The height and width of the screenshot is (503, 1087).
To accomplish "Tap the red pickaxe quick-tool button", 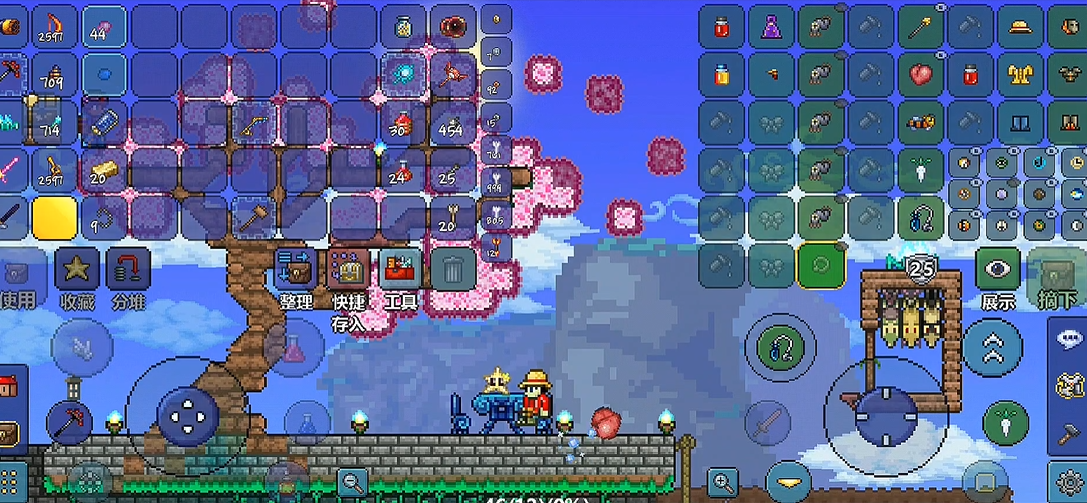I will (x=70, y=421).
